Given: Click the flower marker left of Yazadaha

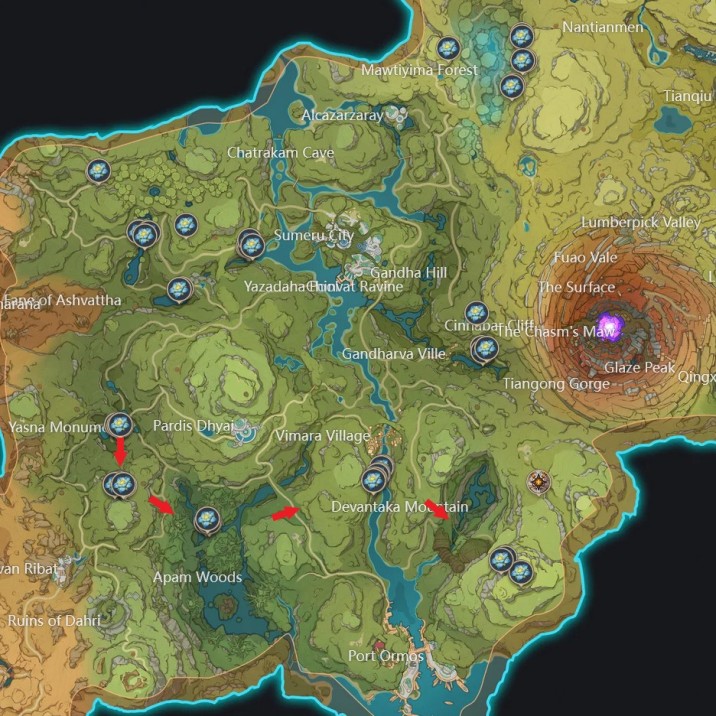Looking at the screenshot, I should [179, 289].
